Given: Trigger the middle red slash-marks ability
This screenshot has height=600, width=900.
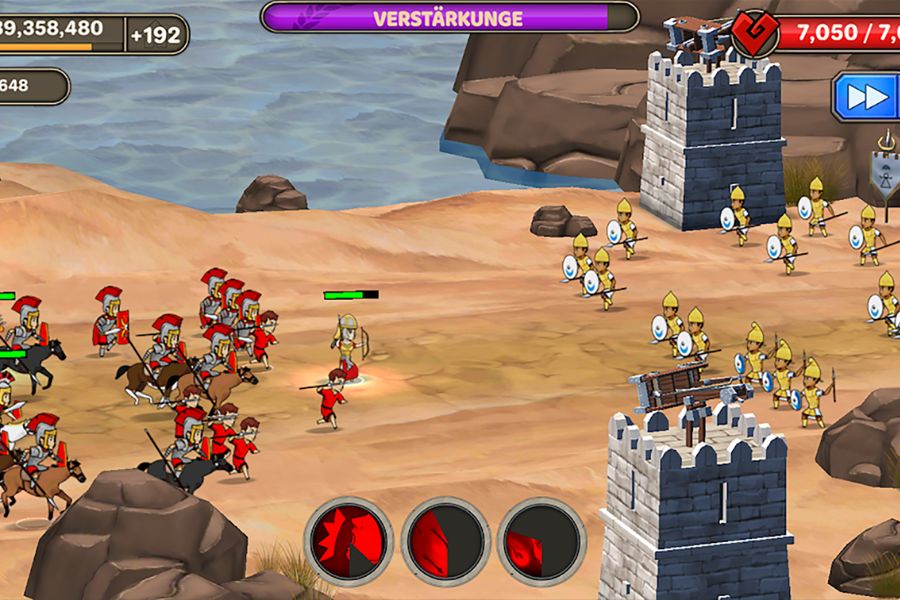Looking at the screenshot, I should [445, 541].
